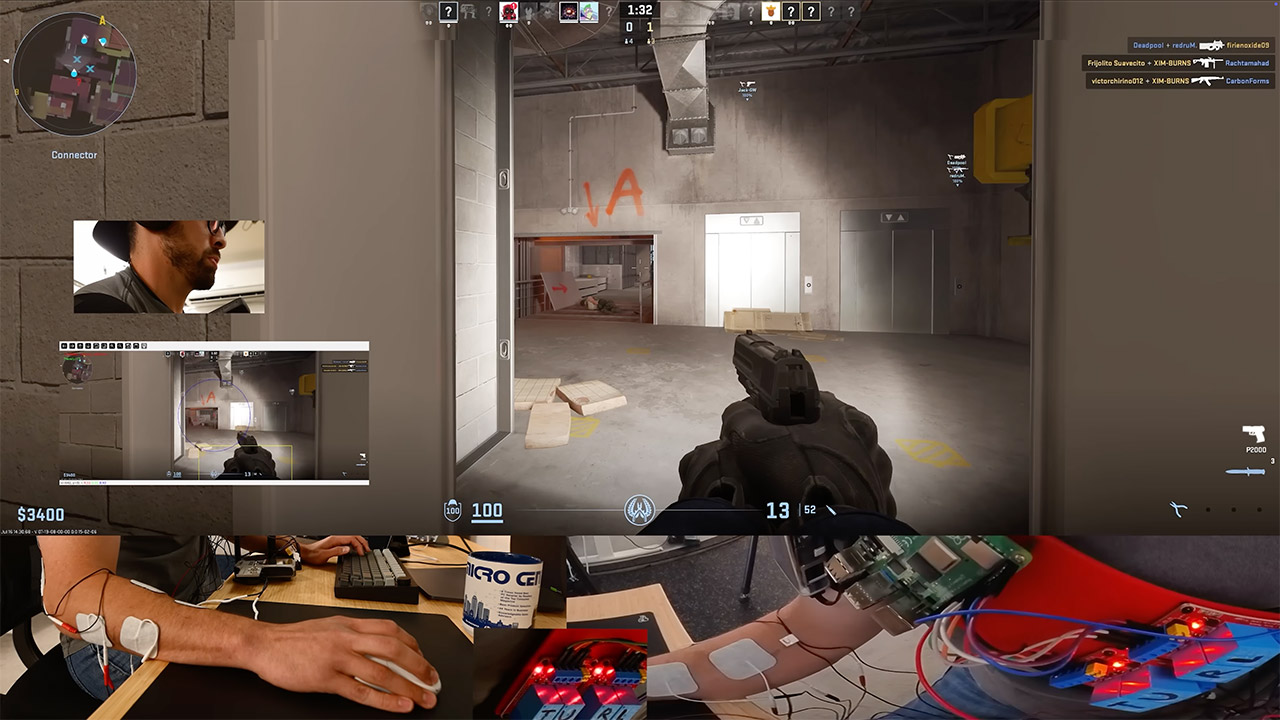The image size is (1280, 720).
Task: Click the streamer face webcam overlay
Action: [169, 267]
